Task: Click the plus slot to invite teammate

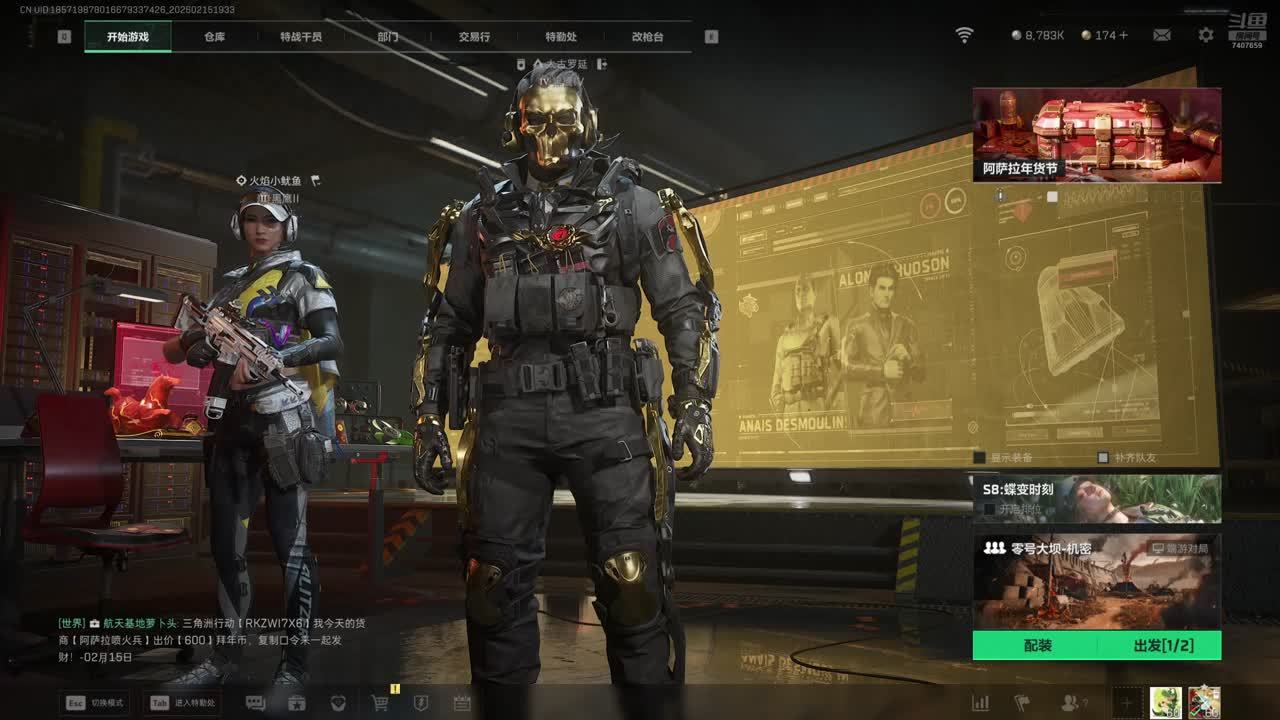Action: click(1126, 703)
